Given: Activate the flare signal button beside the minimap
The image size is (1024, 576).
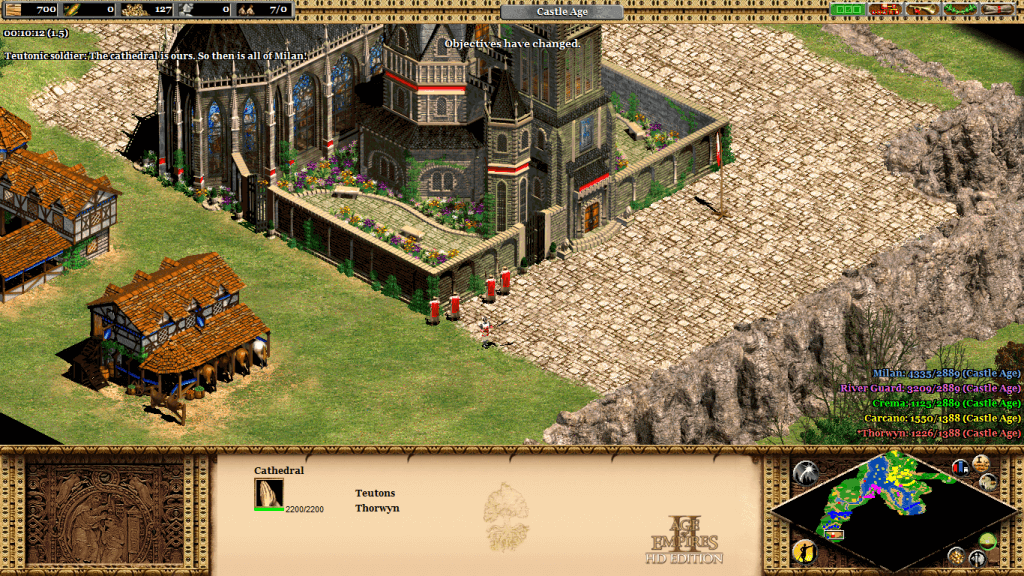Looking at the screenshot, I should point(806,473).
